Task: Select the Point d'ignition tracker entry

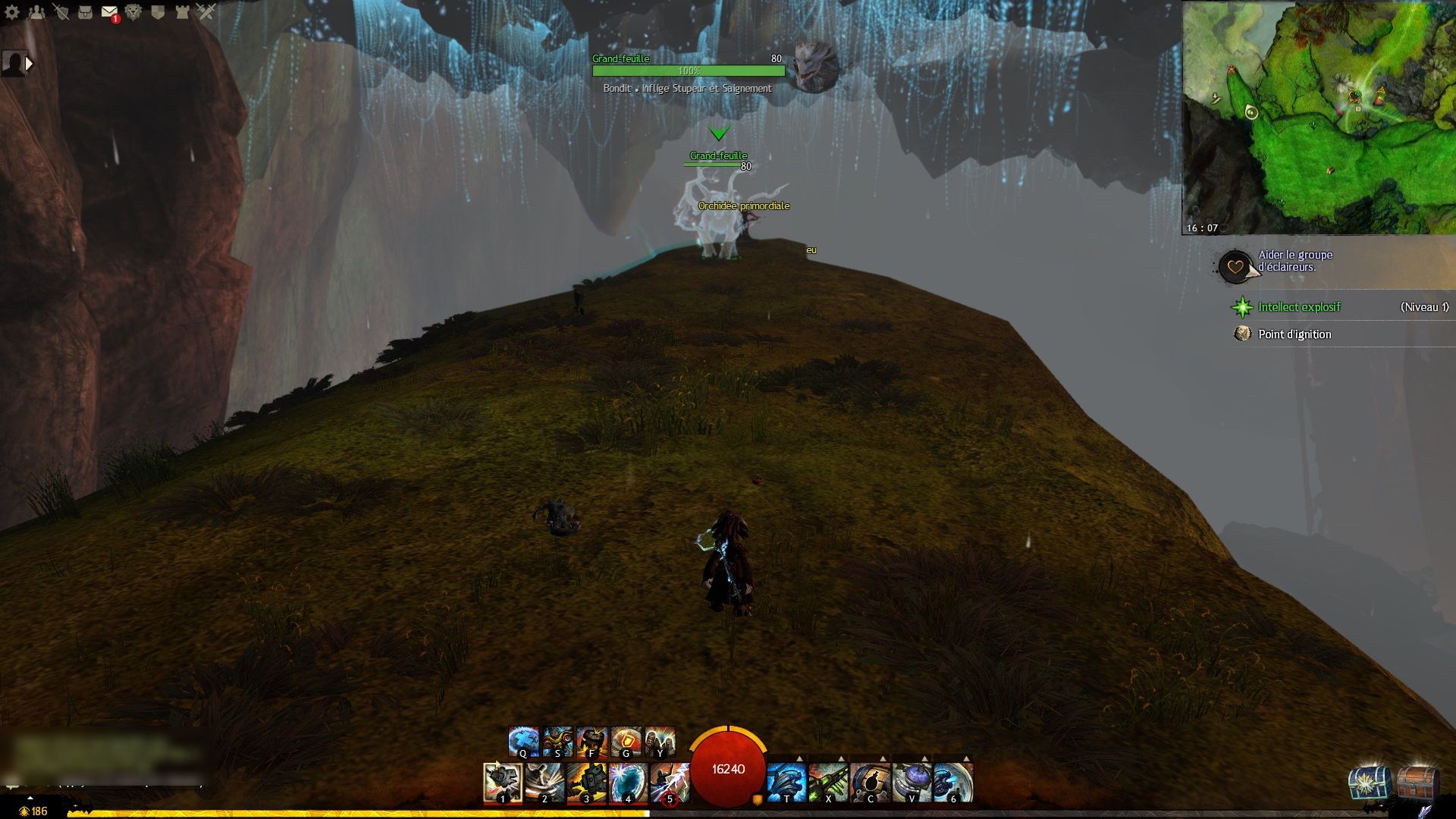Action: click(1294, 334)
